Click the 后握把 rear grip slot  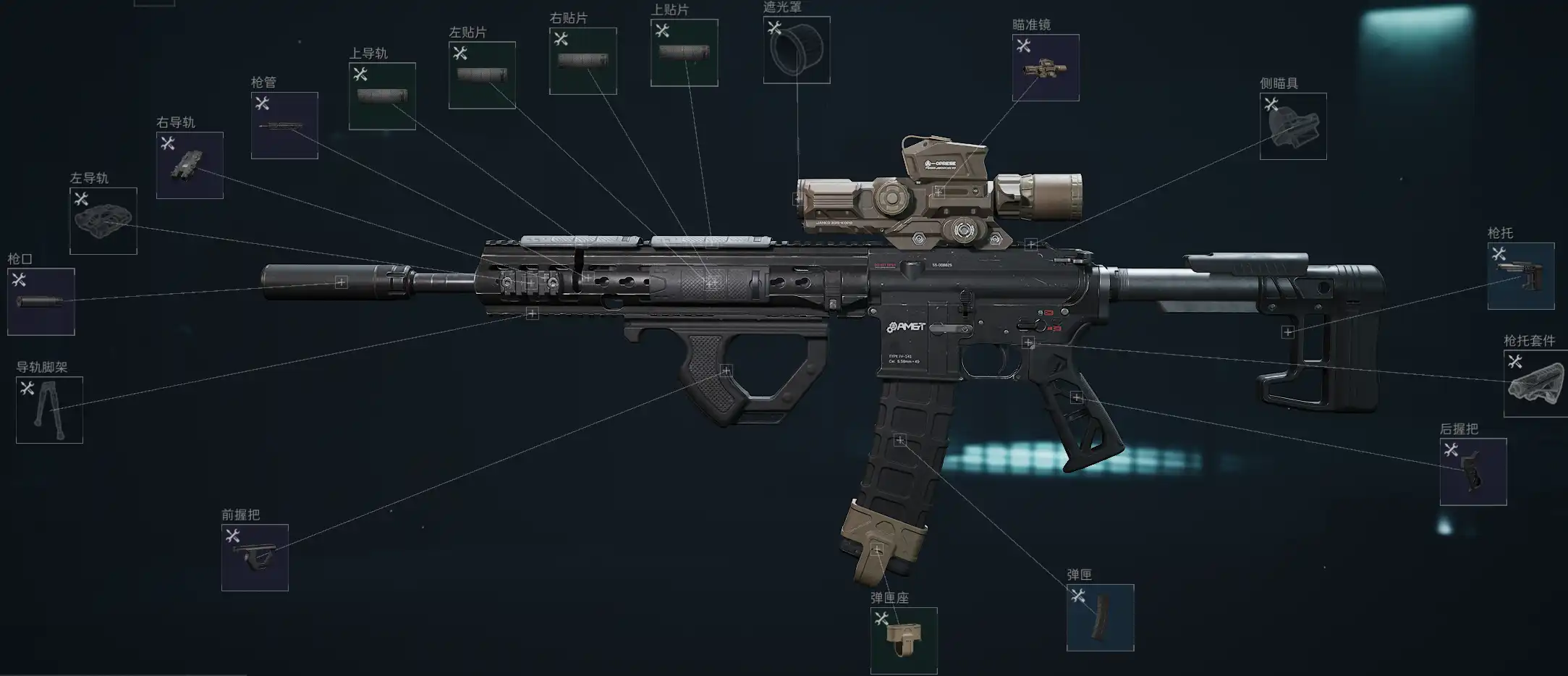pyautogui.click(x=1473, y=471)
